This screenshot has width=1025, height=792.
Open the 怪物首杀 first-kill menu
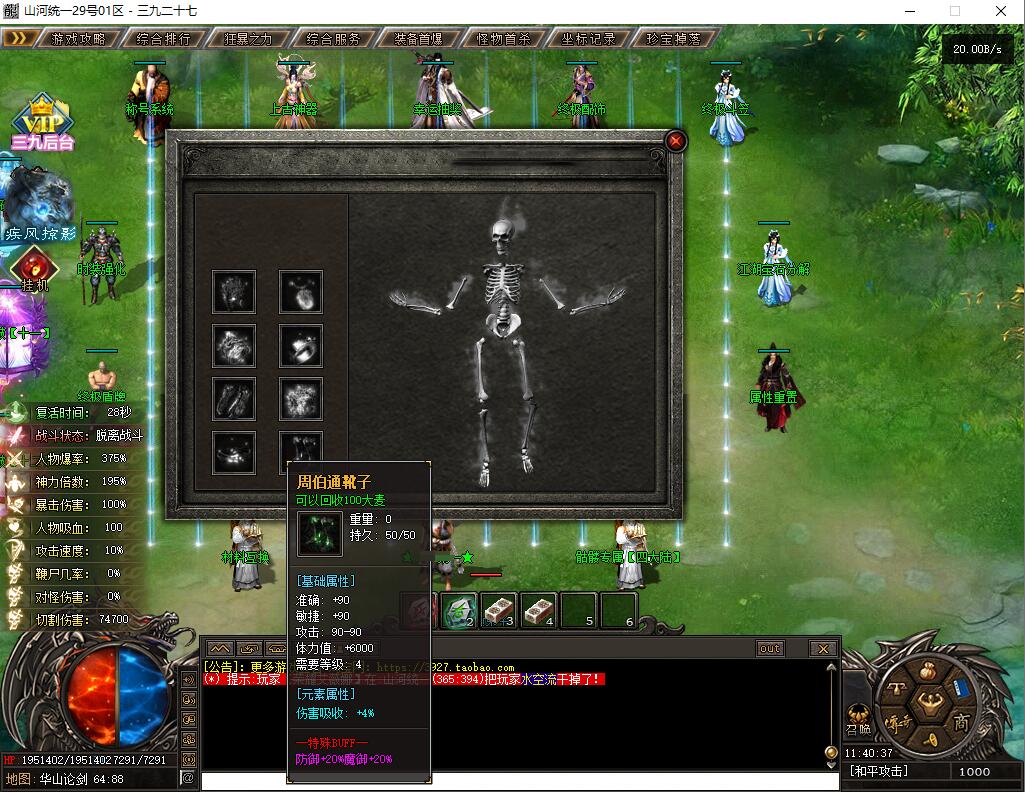tap(504, 39)
